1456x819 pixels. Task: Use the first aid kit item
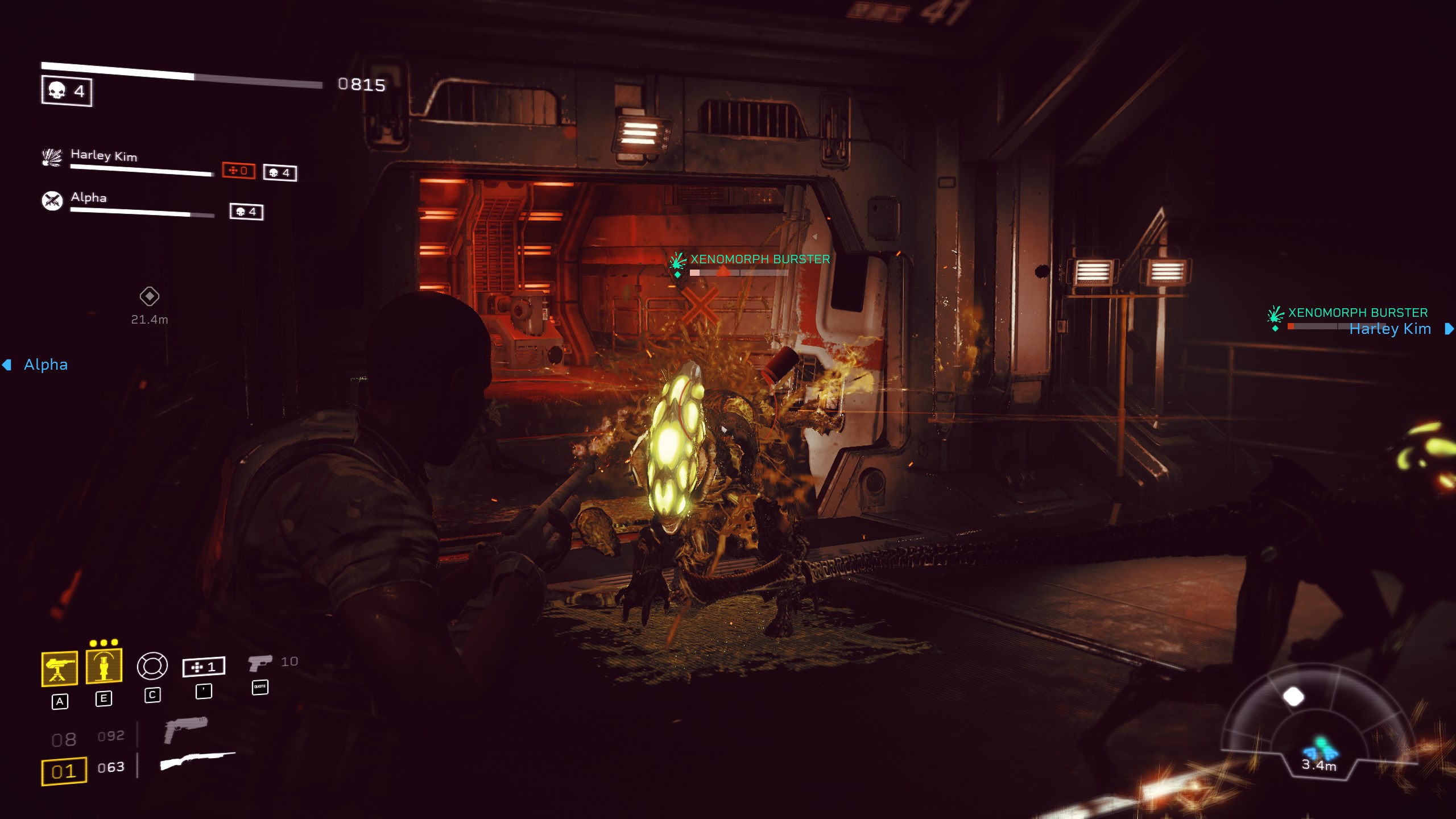[x=204, y=667]
